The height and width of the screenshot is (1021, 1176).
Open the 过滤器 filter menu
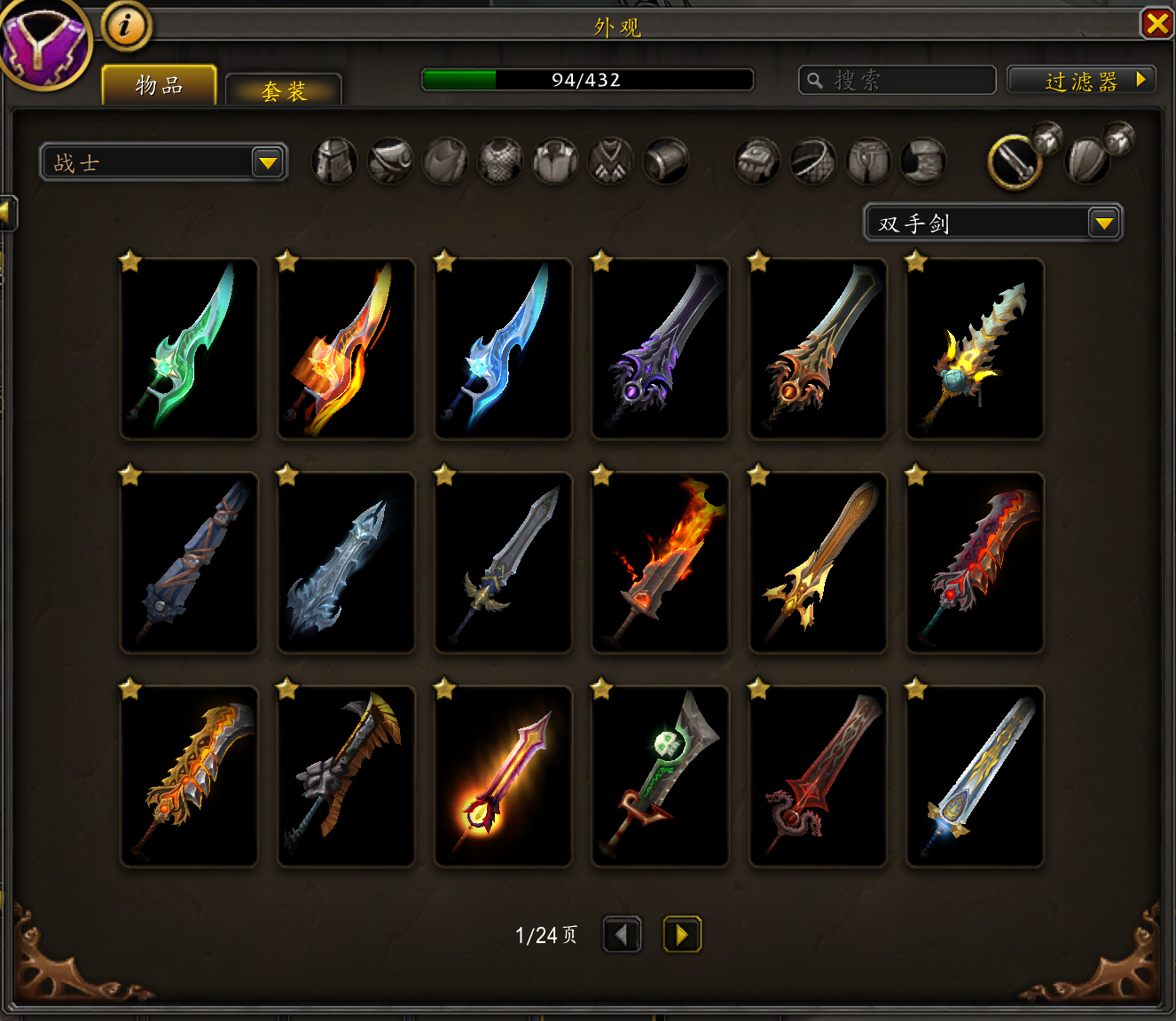point(1081,81)
